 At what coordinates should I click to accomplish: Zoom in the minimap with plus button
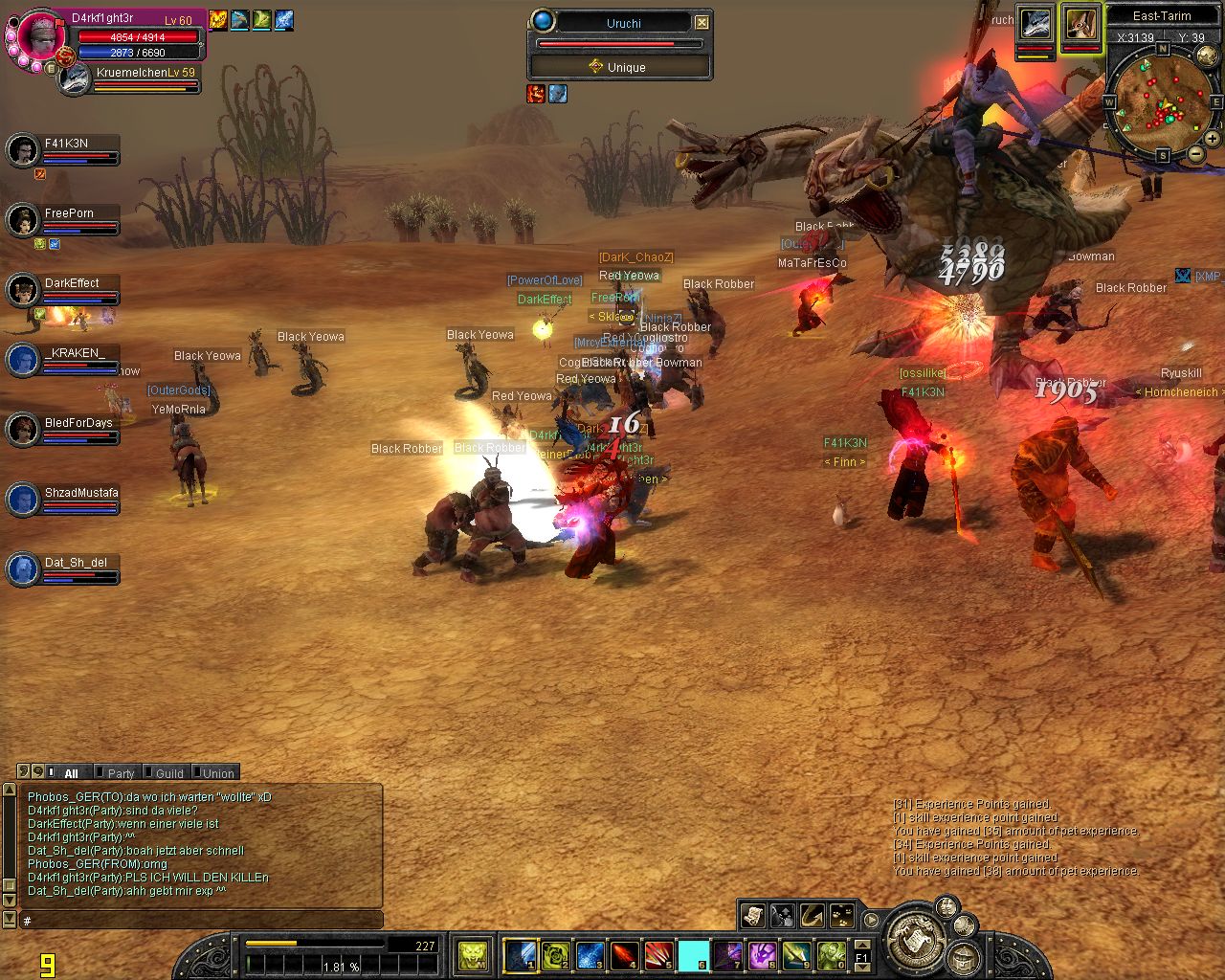[1212, 138]
